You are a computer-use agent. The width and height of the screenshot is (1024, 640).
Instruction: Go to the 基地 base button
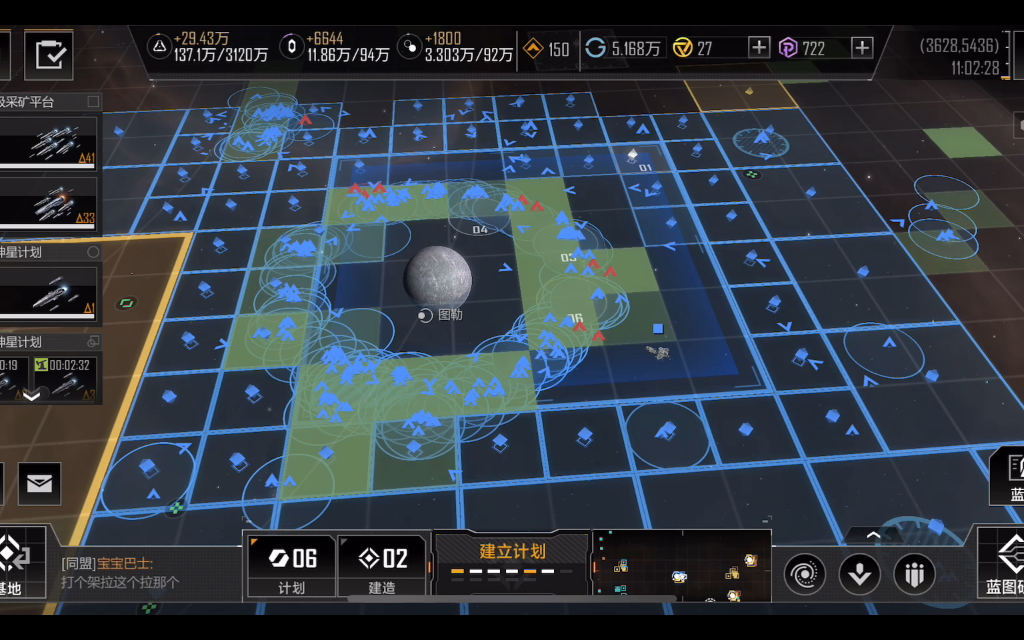click(20, 564)
